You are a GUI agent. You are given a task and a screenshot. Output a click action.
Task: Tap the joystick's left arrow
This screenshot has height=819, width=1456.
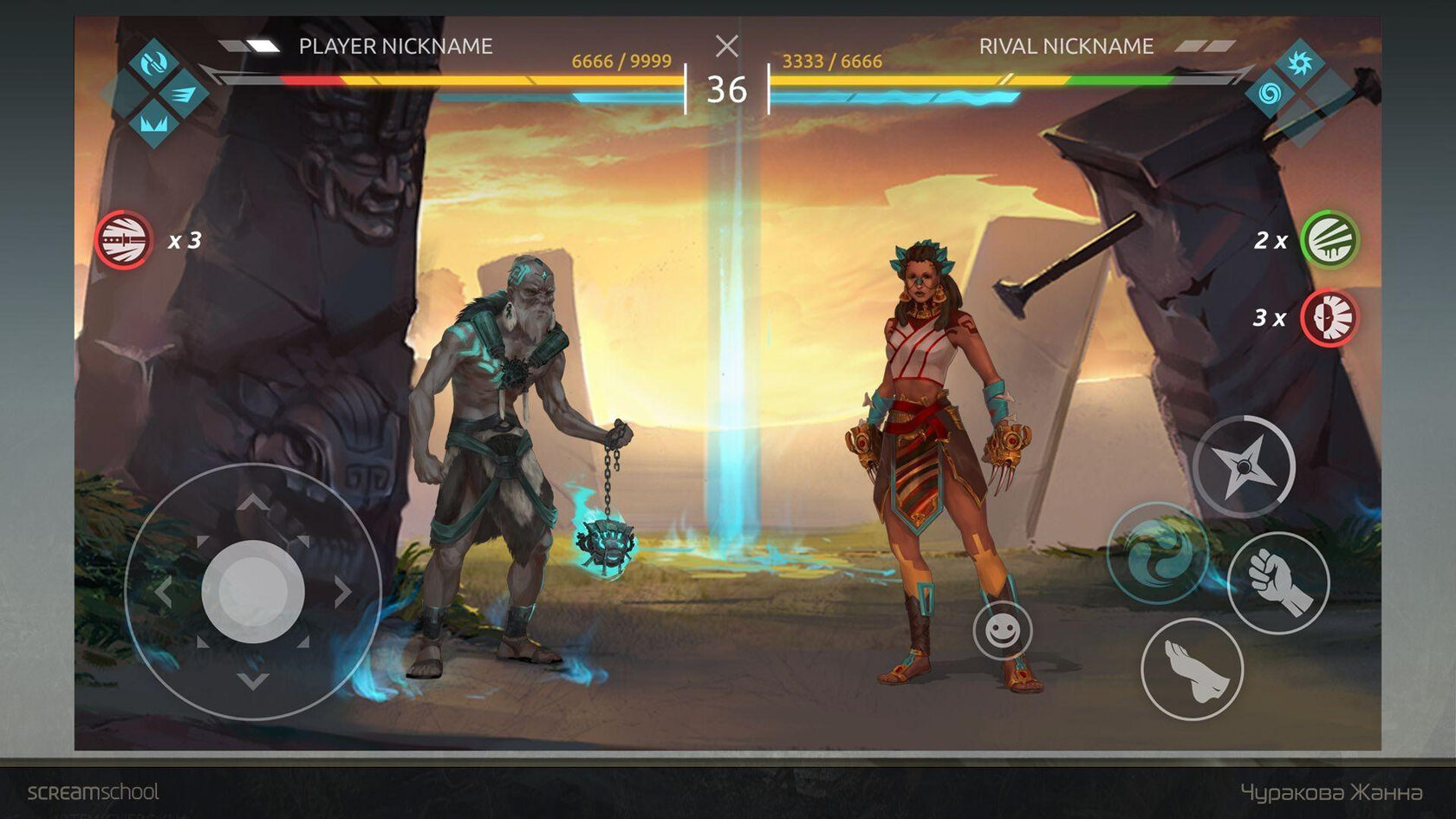click(163, 592)
